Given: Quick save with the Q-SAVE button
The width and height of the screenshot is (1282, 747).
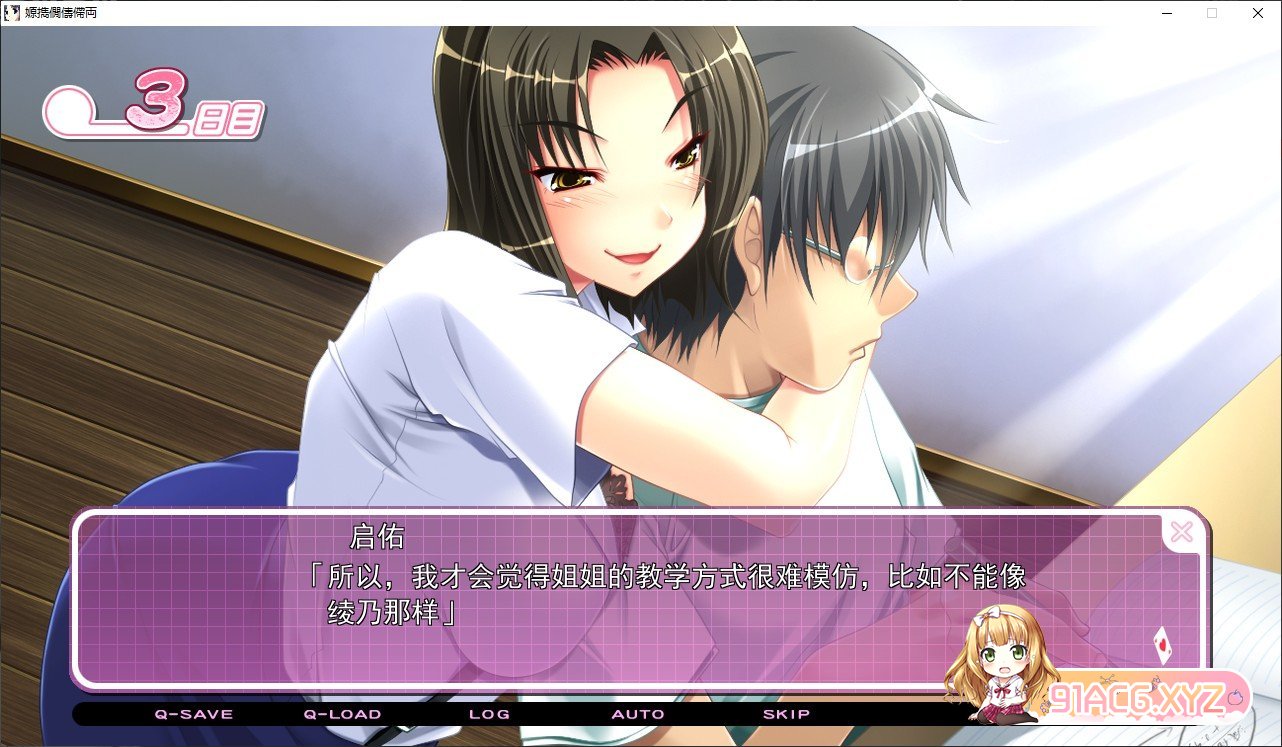Looking at the screenshot, I should coord(193,714).
